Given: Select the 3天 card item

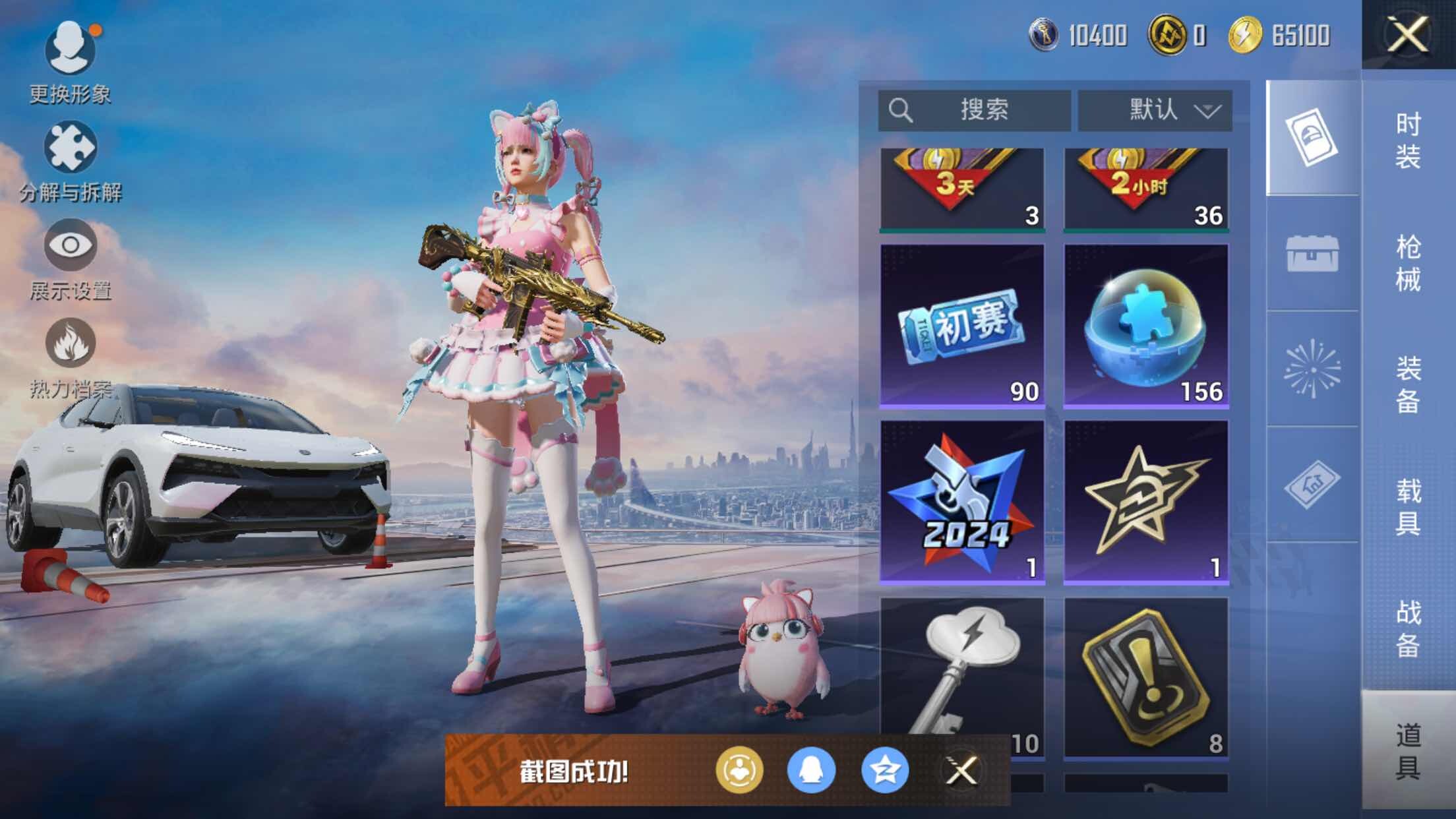Looking at the screenshot, I should coord(962,189).
